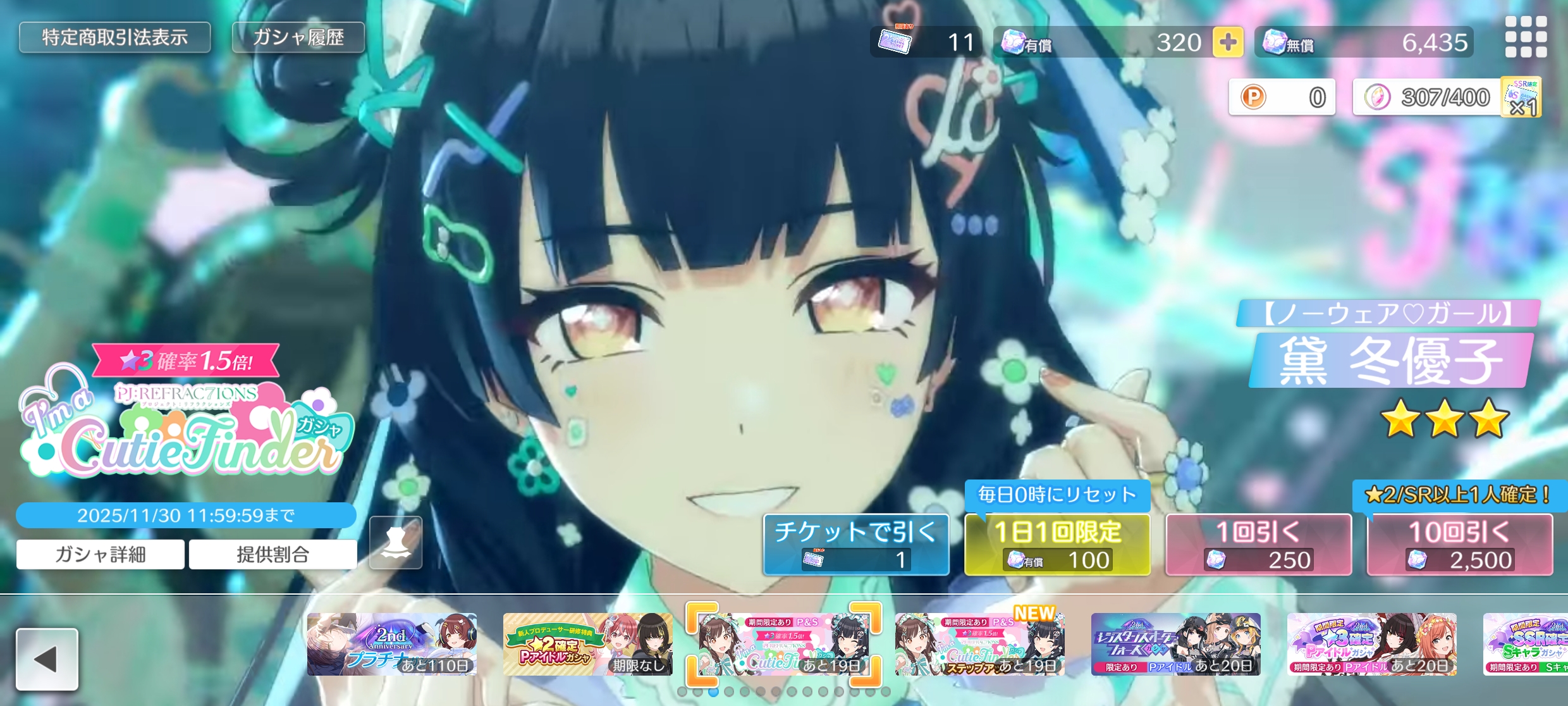Open the nine-dot grid menu
This screenshot has width=1568, height=706.
(1526, 37)
